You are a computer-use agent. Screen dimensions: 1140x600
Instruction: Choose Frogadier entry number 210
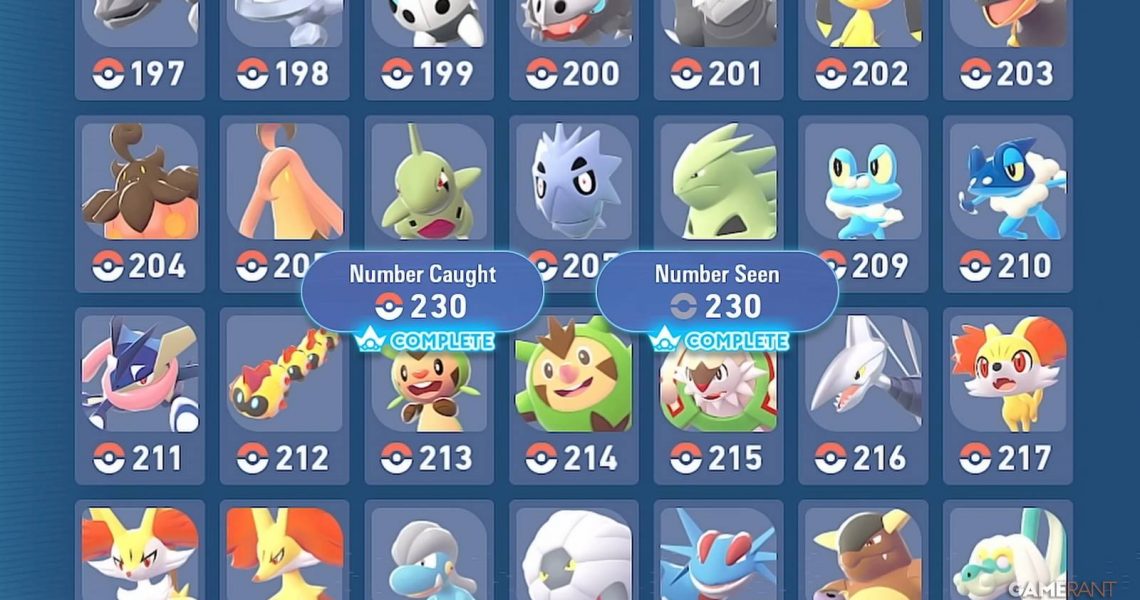pos(1007,200)
